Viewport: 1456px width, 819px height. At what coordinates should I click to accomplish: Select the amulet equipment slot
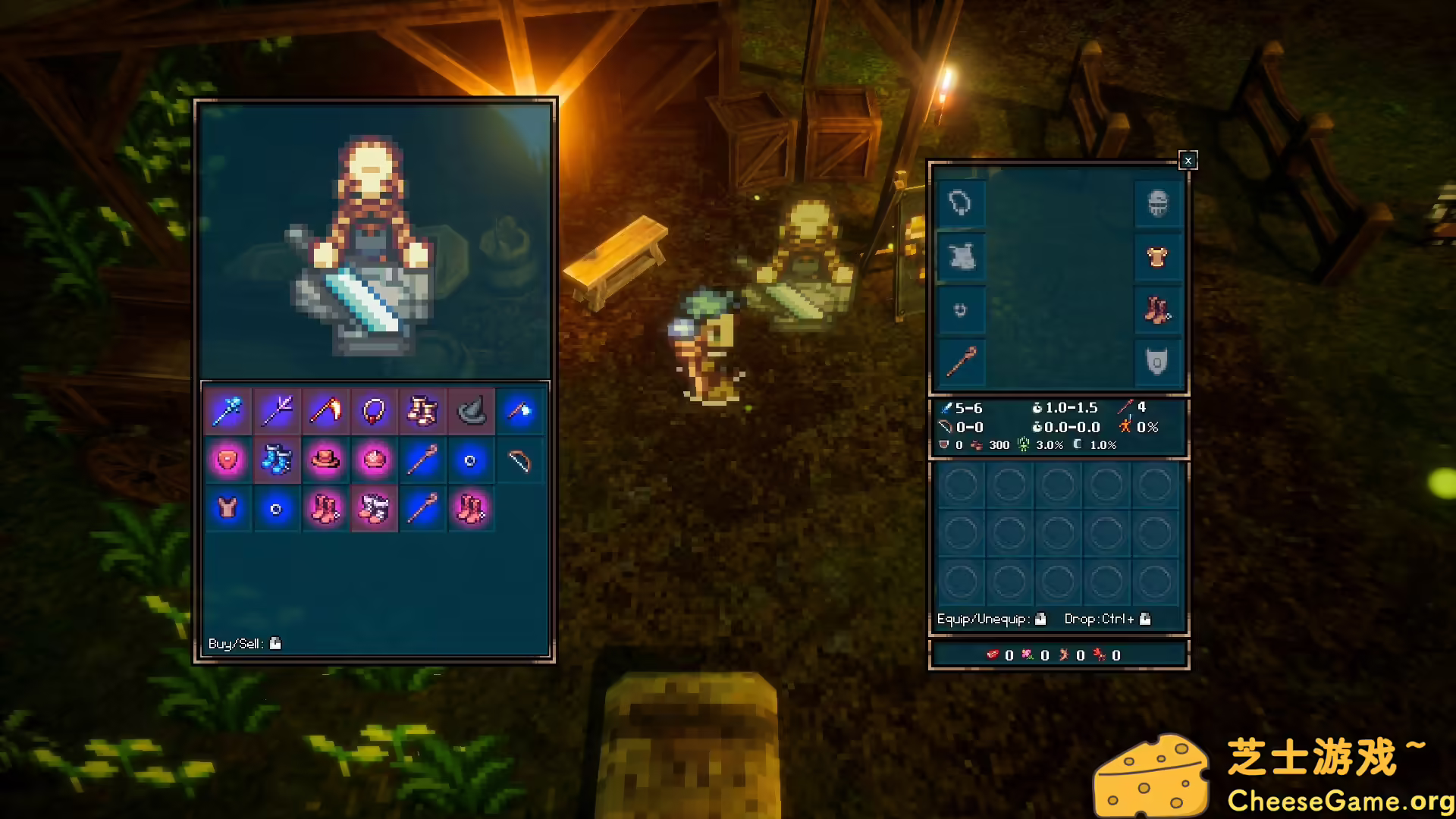(960, 202)
